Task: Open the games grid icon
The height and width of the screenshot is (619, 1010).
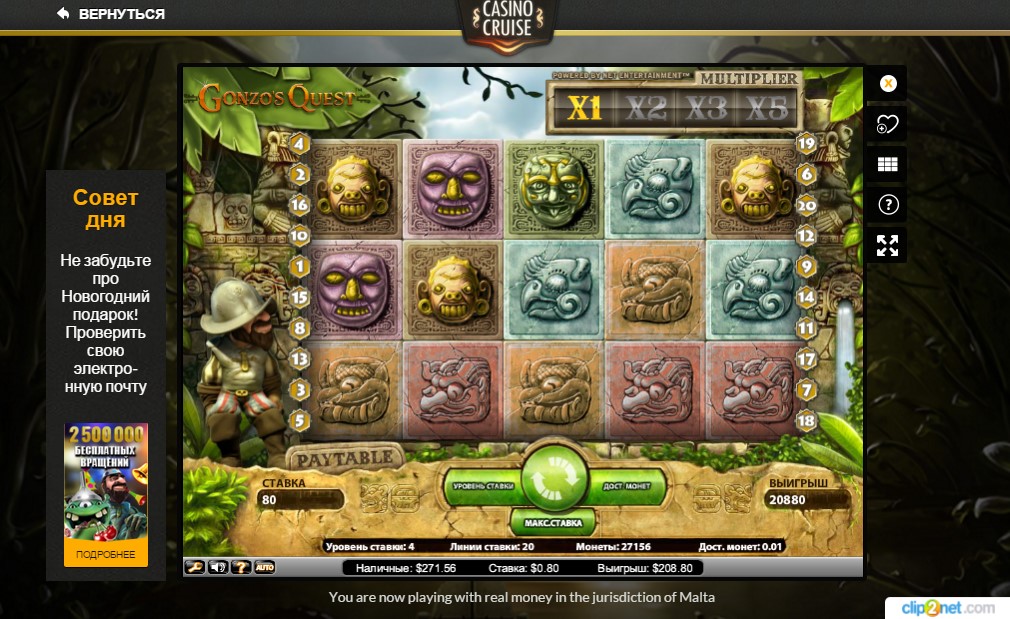Action: (x=887, y=165)
